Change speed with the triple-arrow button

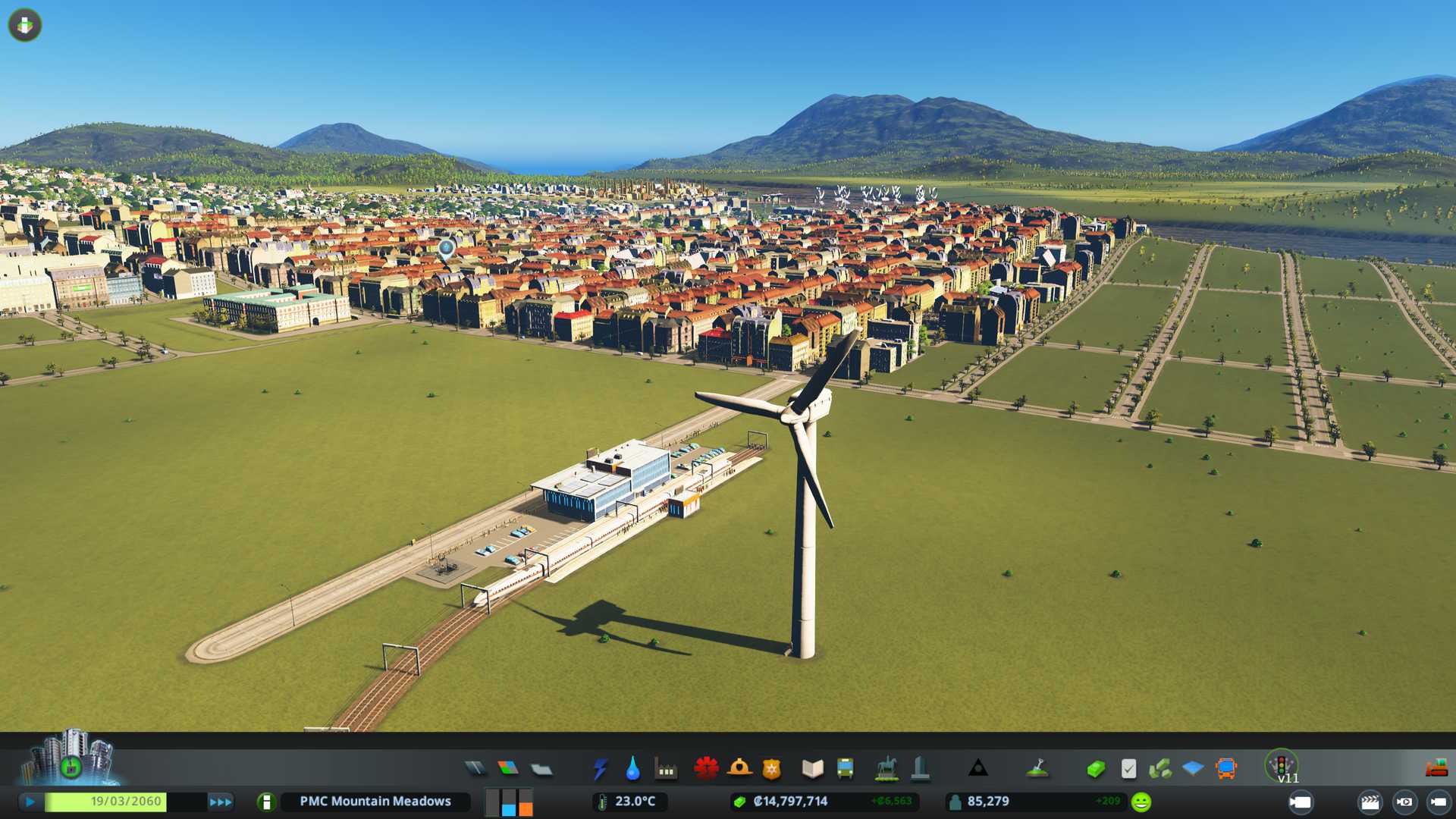pos(221,802)
